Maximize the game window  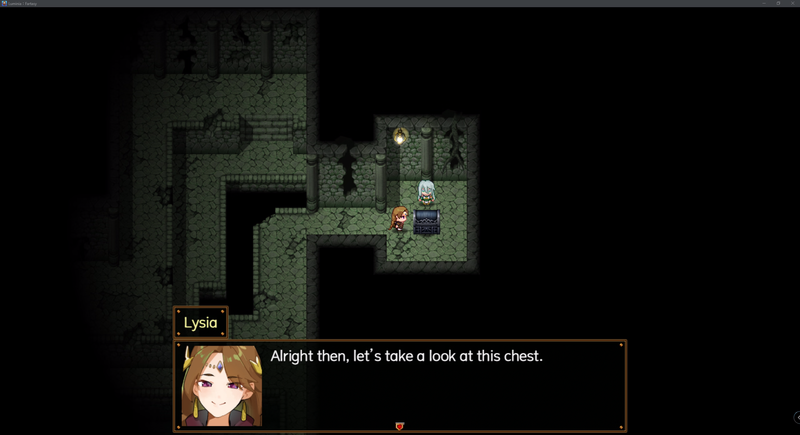[x=778, y=3]
